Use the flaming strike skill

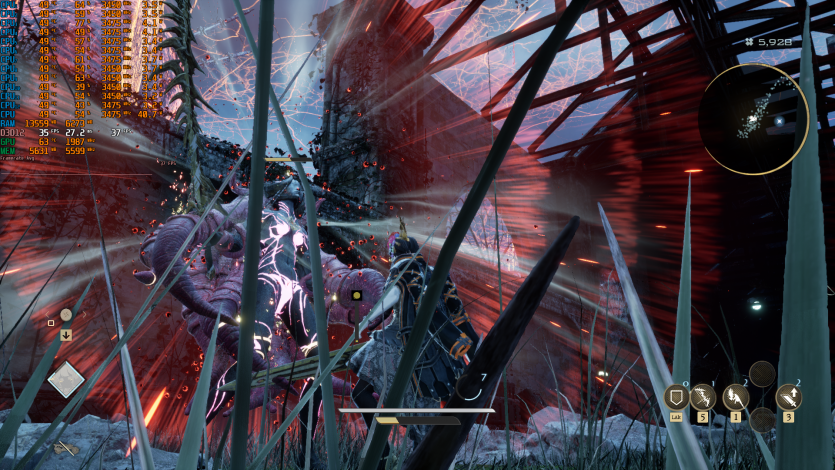(735, 397)
